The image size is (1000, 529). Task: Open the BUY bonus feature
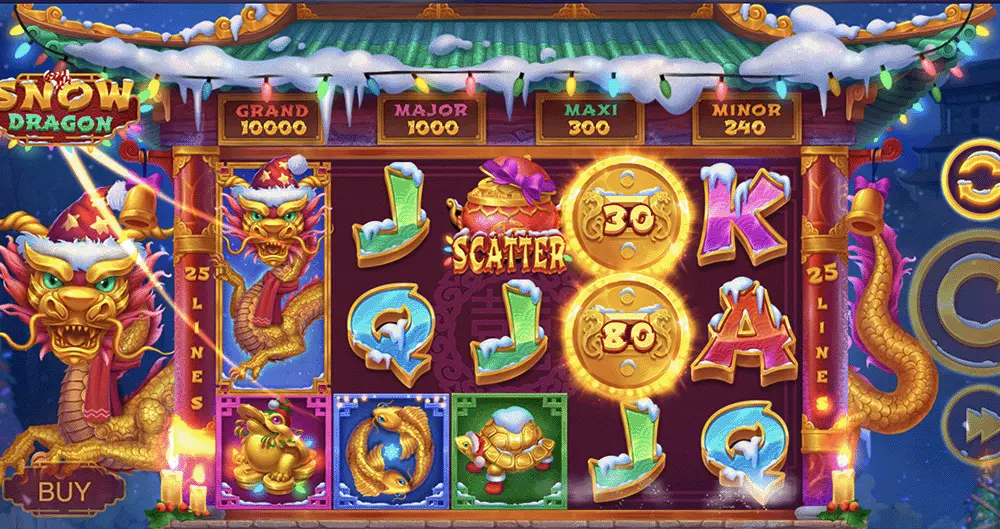(x=64, y=491)
